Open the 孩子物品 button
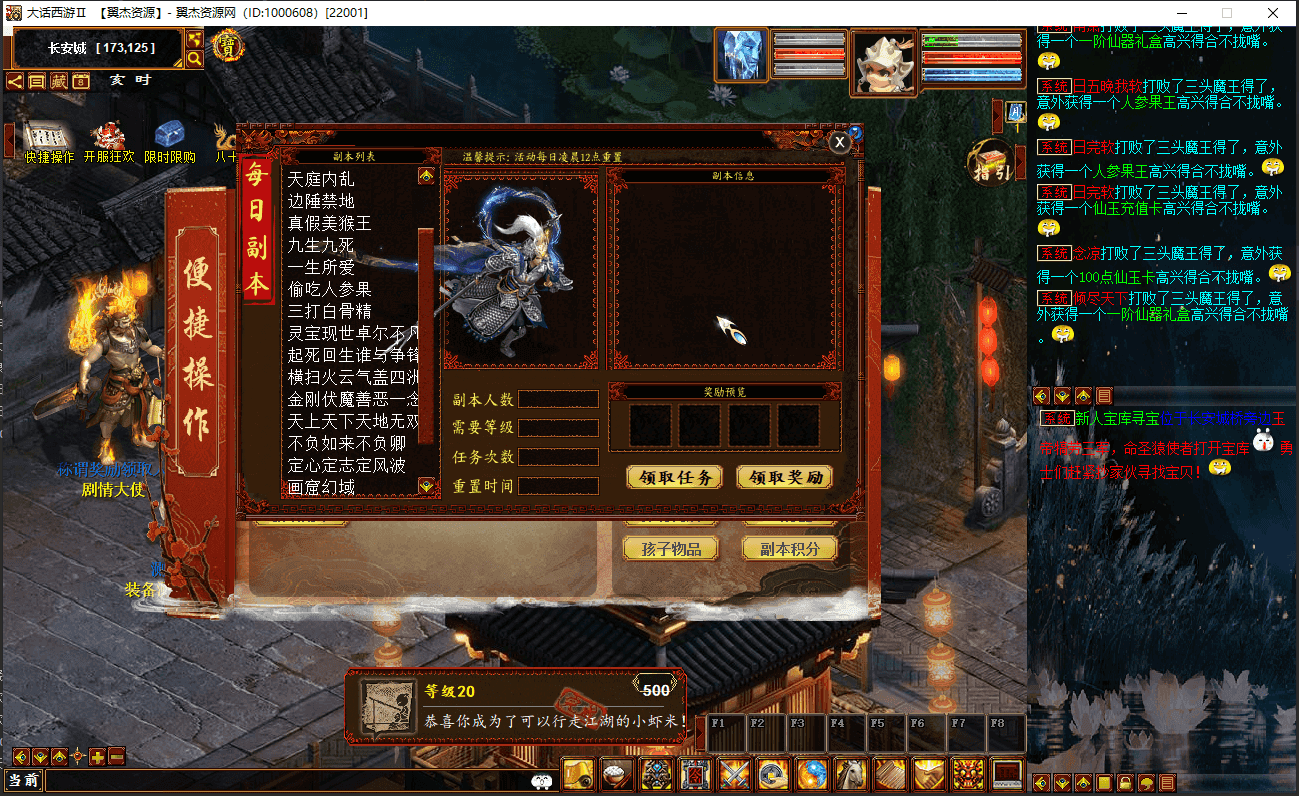 [x=670, y=548]
